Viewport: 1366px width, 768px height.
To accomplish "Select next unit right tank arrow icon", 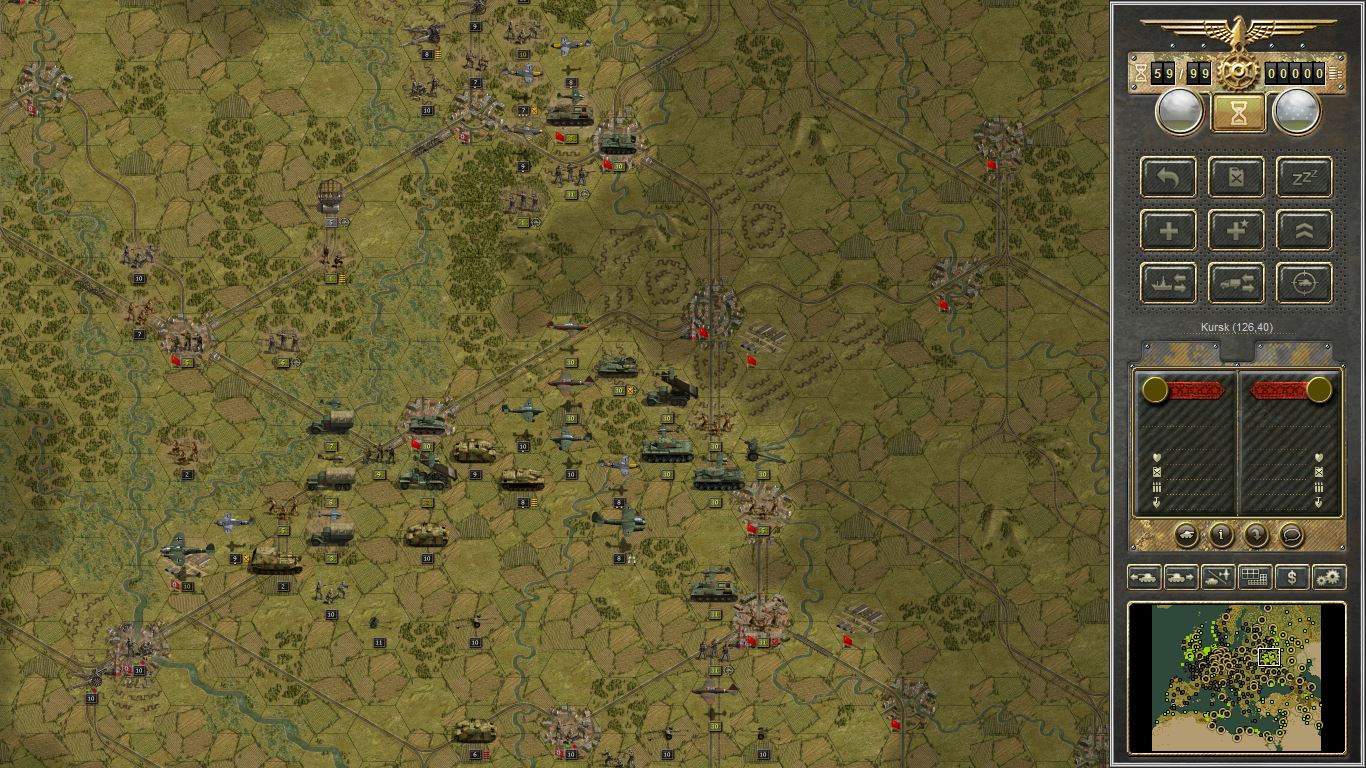I will coord(1180,577).
